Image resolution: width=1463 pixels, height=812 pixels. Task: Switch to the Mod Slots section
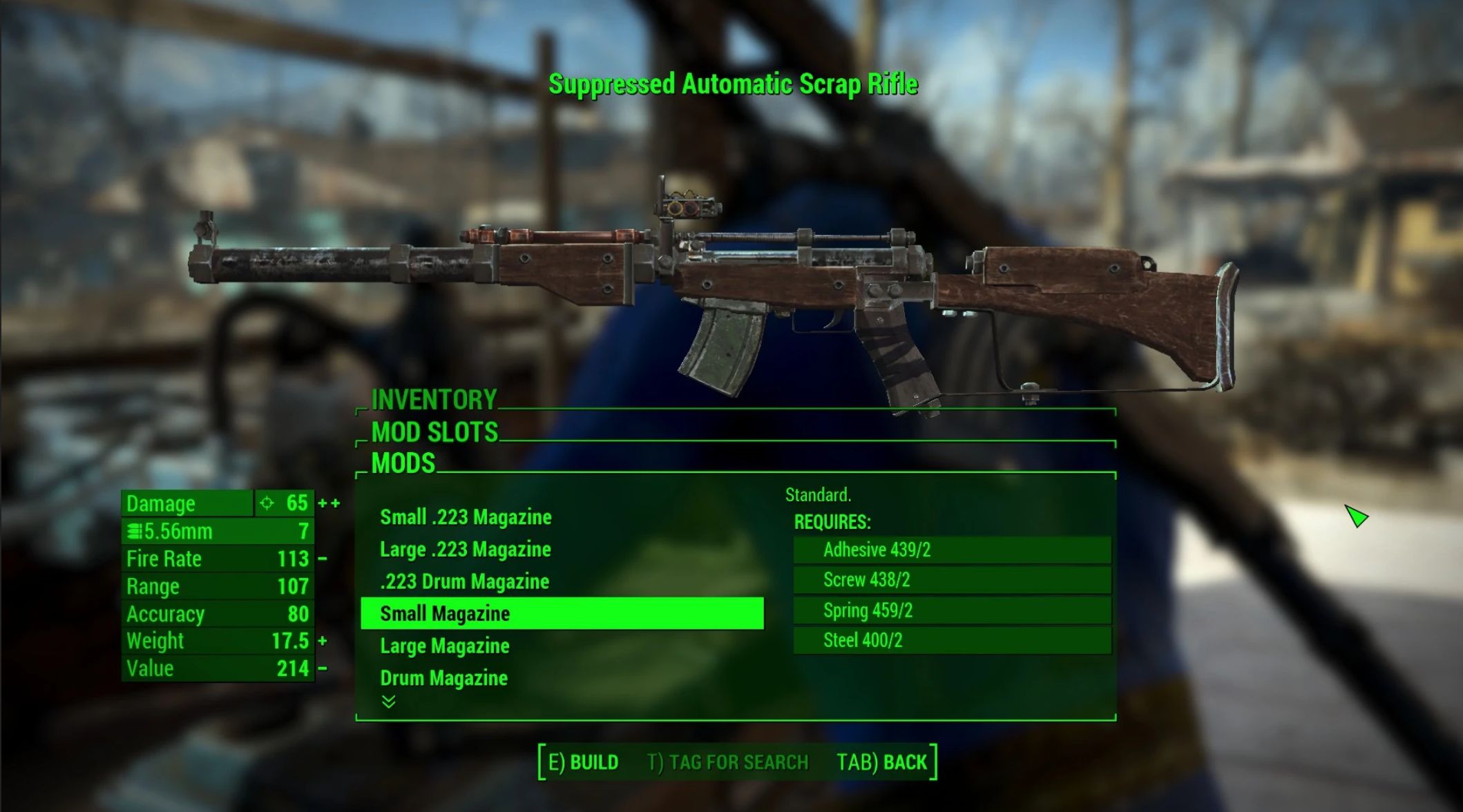(434, 432)
